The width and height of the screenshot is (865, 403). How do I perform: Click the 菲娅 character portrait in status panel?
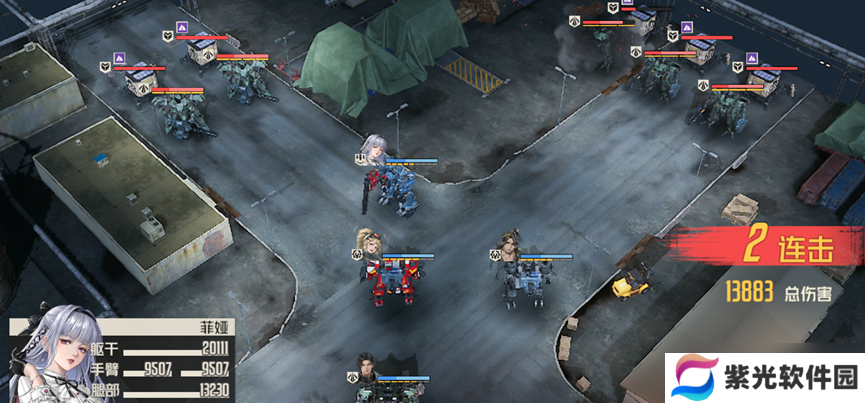pyautogui.click(x=46, y=357)
